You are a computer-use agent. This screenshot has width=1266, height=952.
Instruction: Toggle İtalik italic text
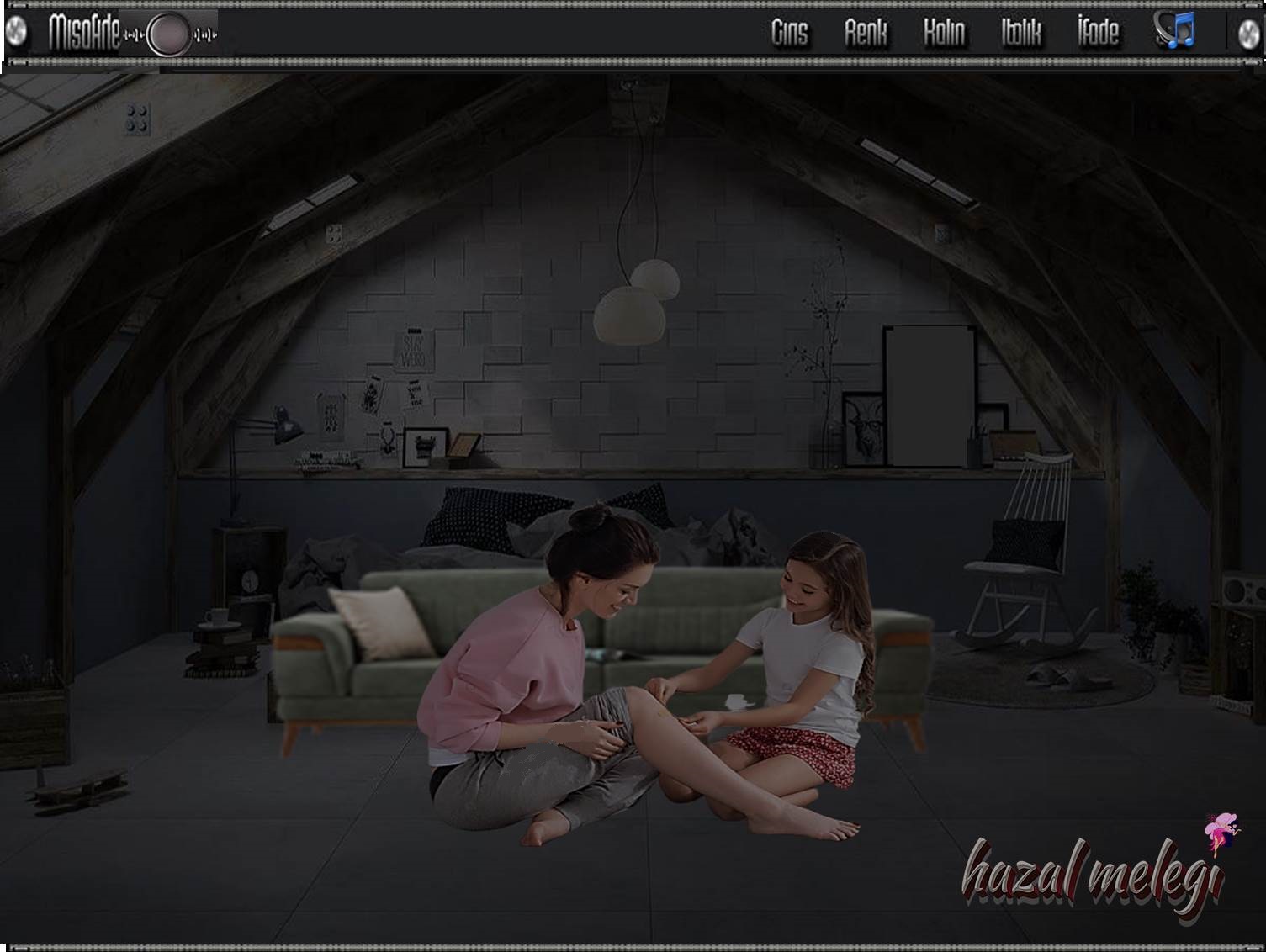click(x=1021, y=34)
